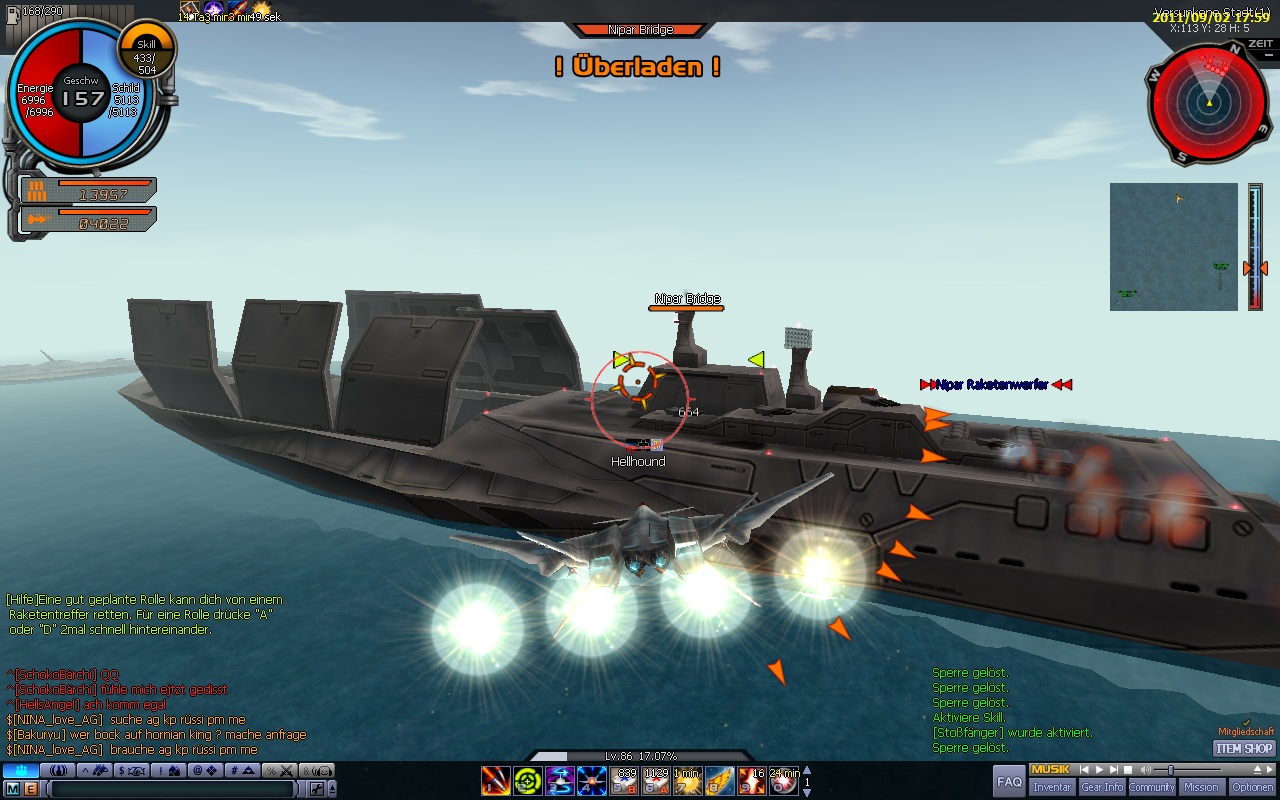Open chat settings with the wrench icon
Screen dimensions: 1280x800
click(x=315, y=789)
